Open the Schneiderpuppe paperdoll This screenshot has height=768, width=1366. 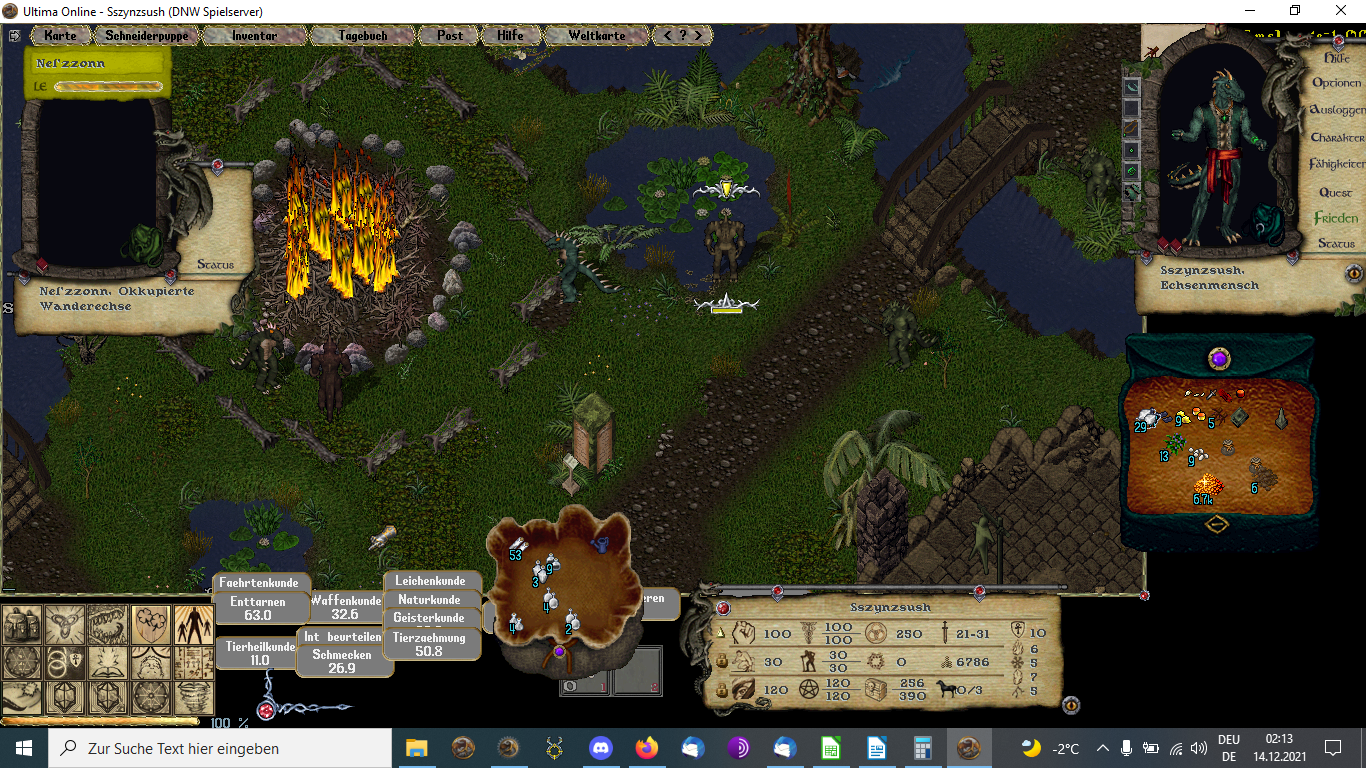(x=146, y=35)
